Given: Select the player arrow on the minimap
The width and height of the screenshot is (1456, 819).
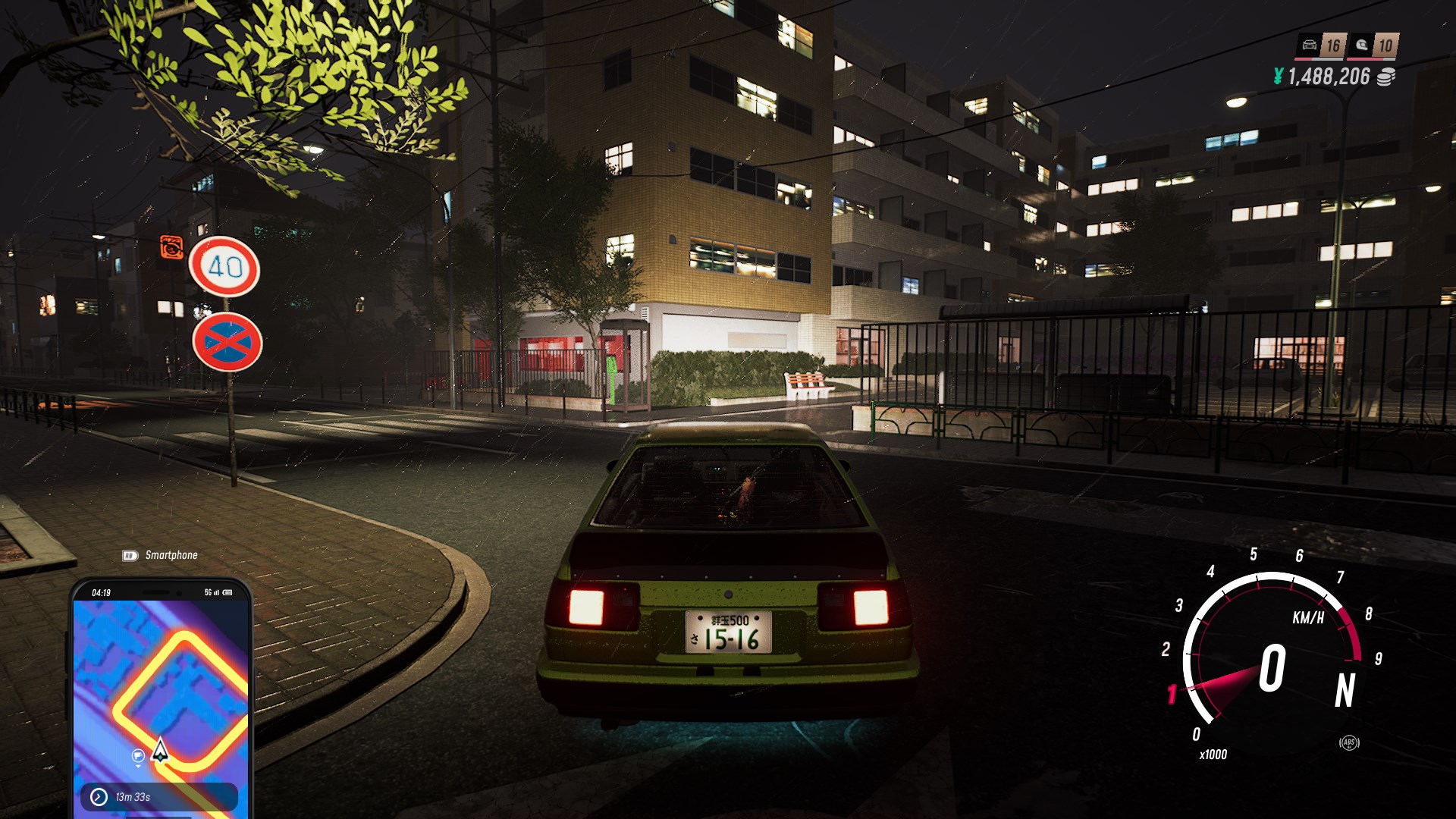Looking at the screenshot, I should tap(160, 750).
